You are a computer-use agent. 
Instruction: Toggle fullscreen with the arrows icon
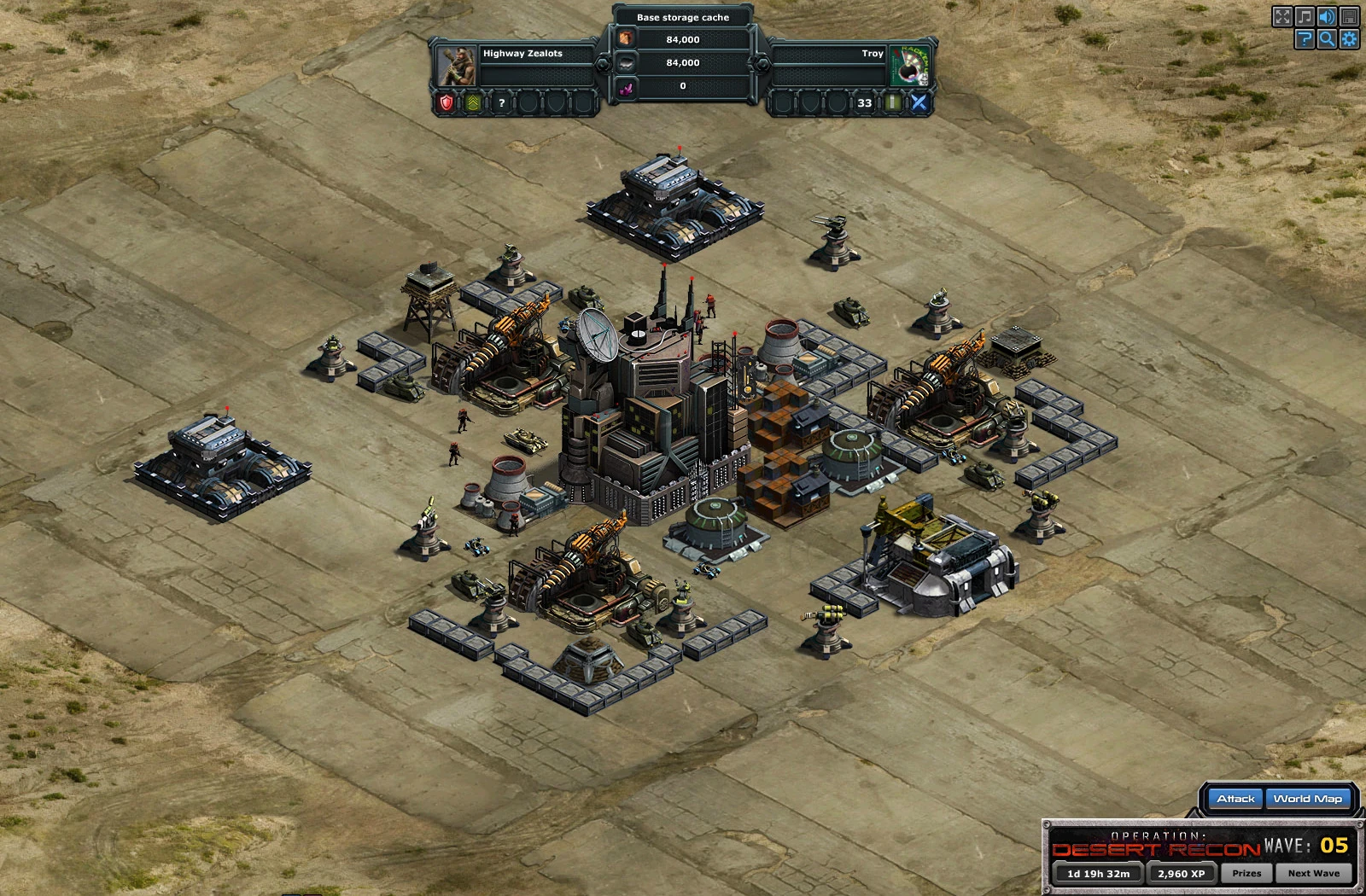[1282, 16]
